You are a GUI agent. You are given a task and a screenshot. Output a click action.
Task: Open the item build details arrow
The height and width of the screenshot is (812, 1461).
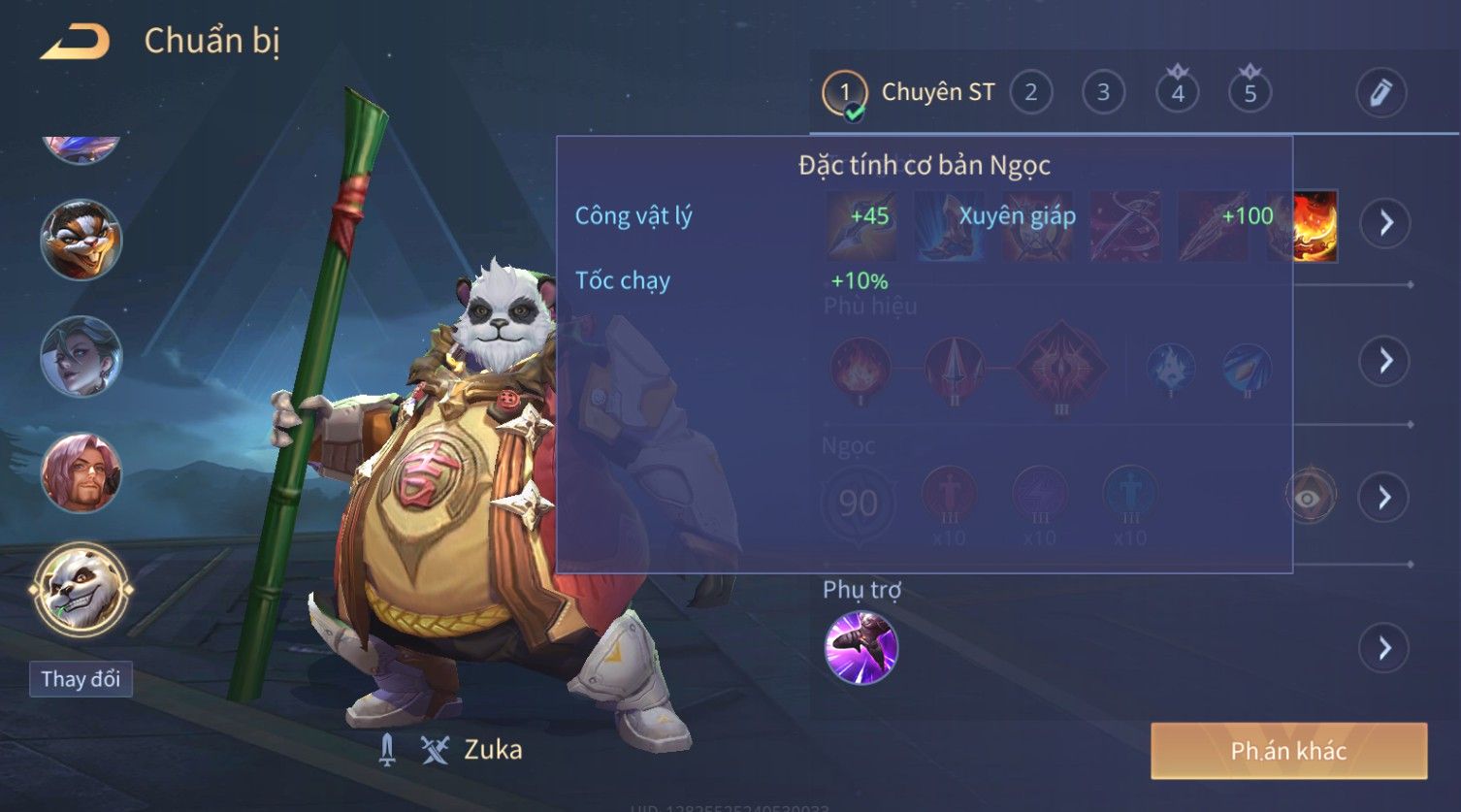coord(1384,223)
